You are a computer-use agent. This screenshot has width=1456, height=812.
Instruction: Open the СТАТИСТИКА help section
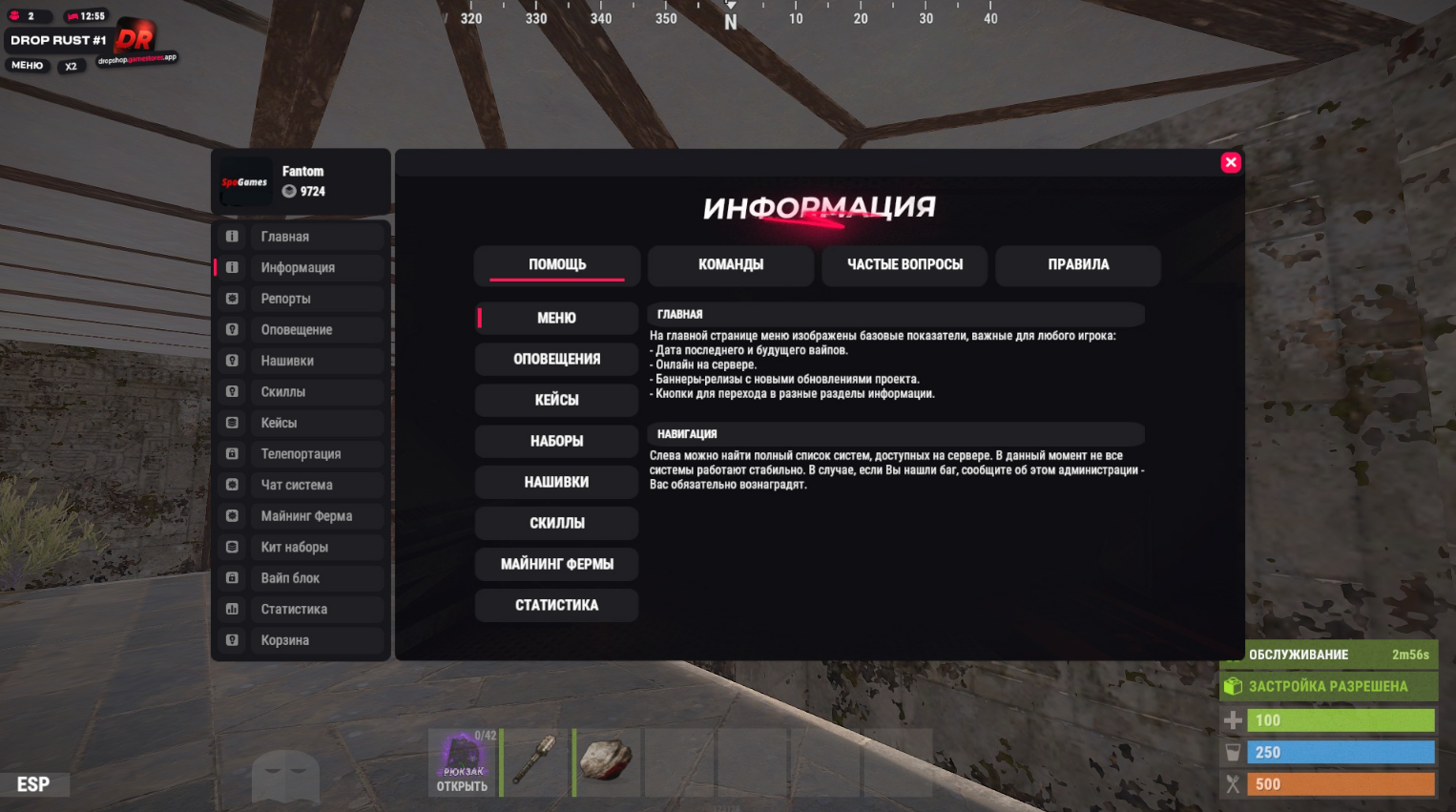(557, 606)
